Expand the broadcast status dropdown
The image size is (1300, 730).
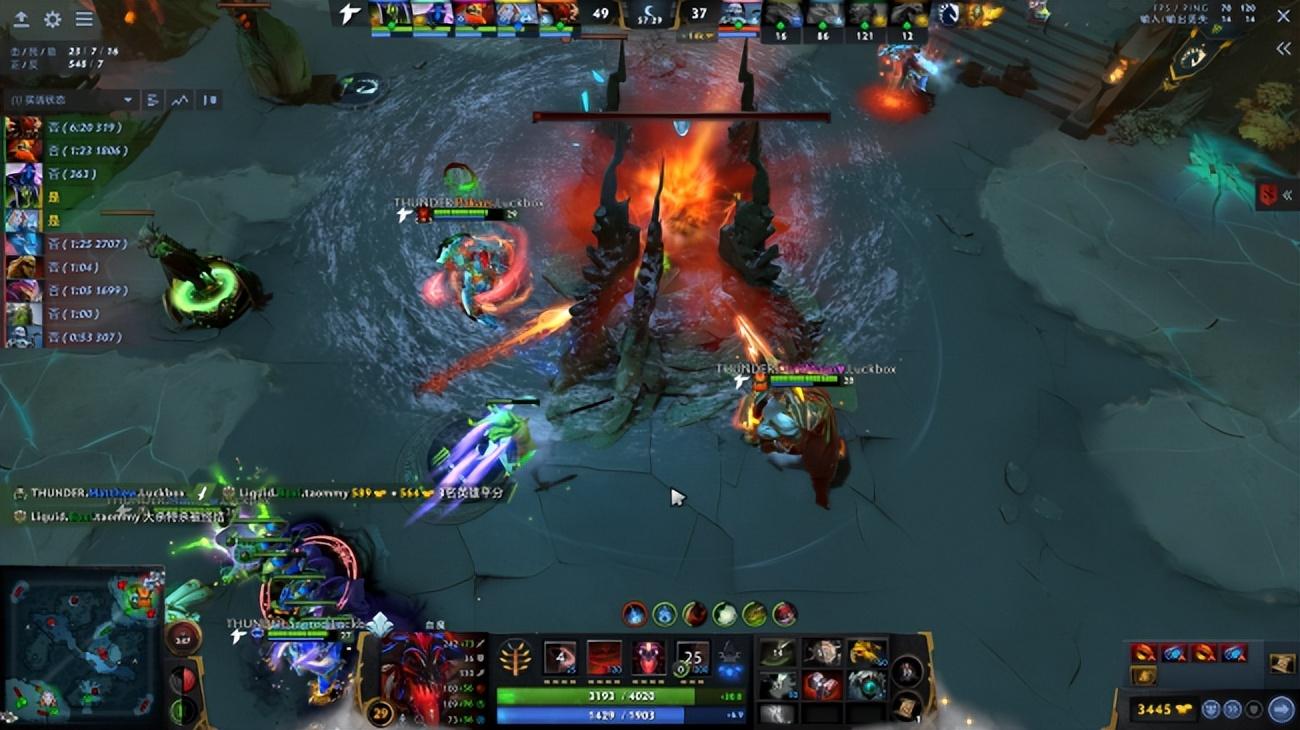point(128,99)
